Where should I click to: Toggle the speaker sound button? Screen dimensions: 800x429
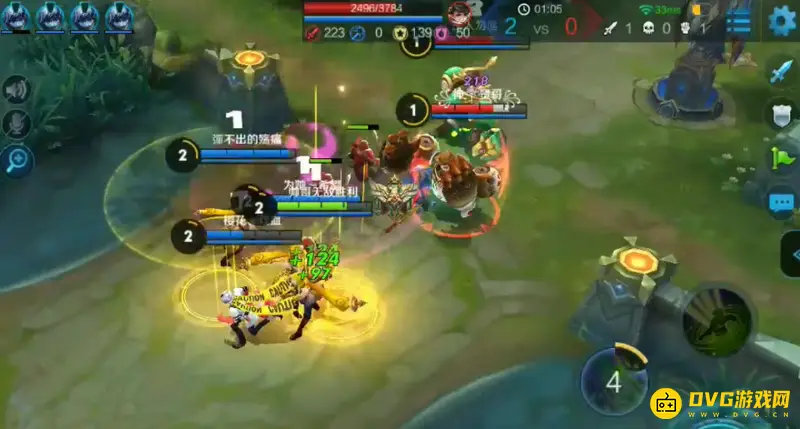[x=17, y=91]
